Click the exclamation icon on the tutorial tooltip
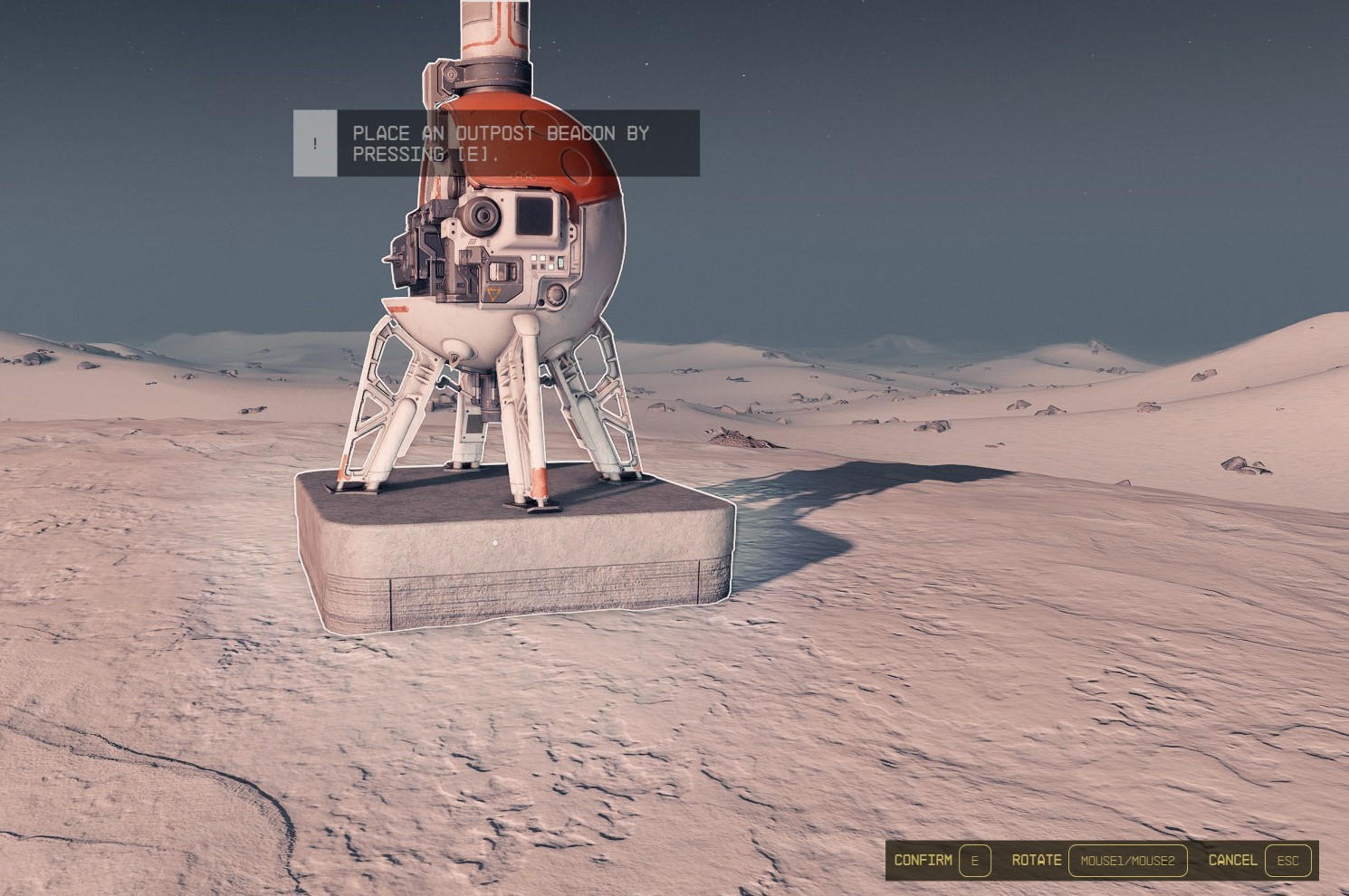The width and height of the screenshot is (1349, 896). [313, 143]
